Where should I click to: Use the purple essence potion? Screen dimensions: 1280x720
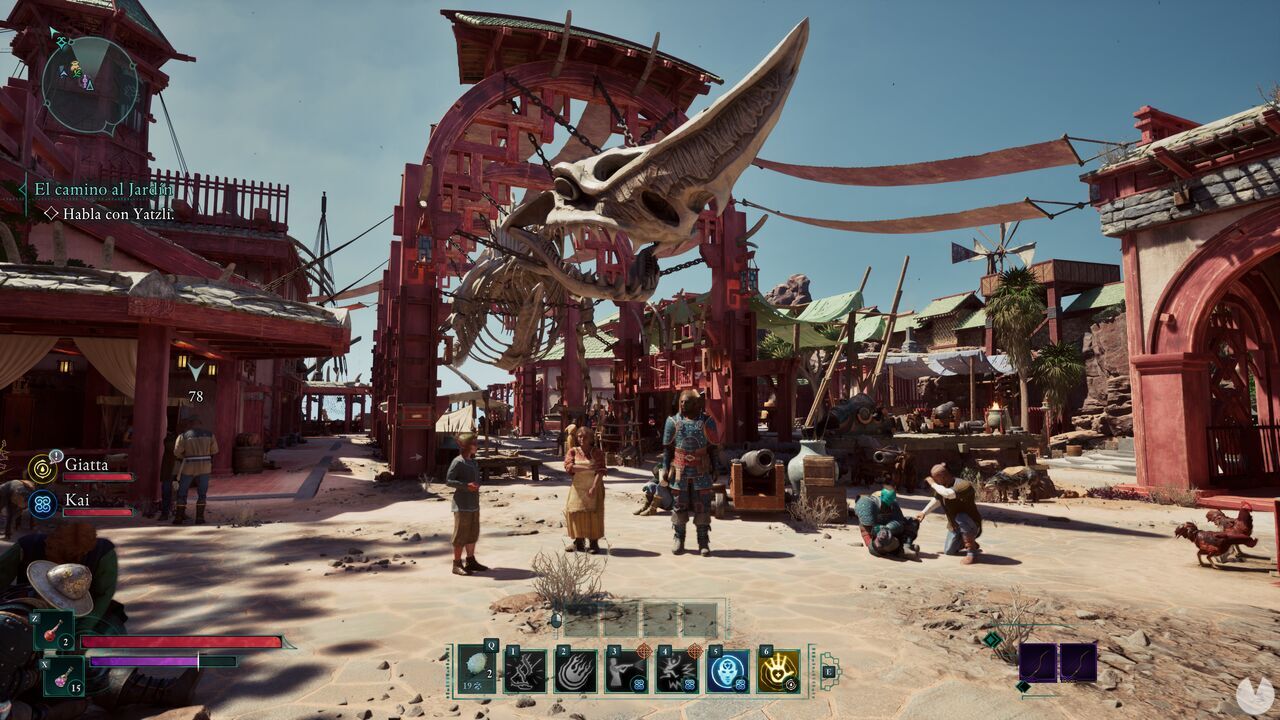click(x=61, y=675)
